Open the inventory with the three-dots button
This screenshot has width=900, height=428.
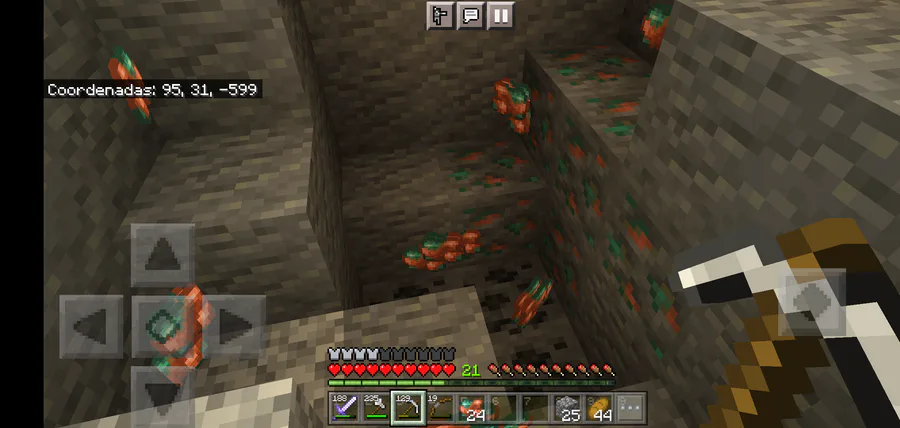[629, 407]
